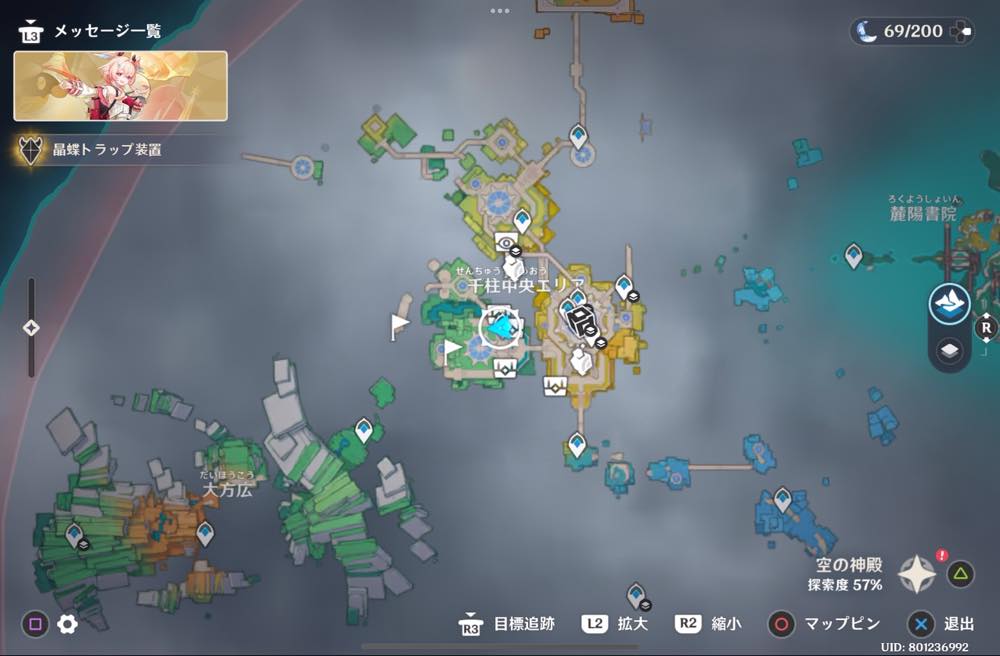Add Trailblaze Power using the plus button

[x=961, y=31]
